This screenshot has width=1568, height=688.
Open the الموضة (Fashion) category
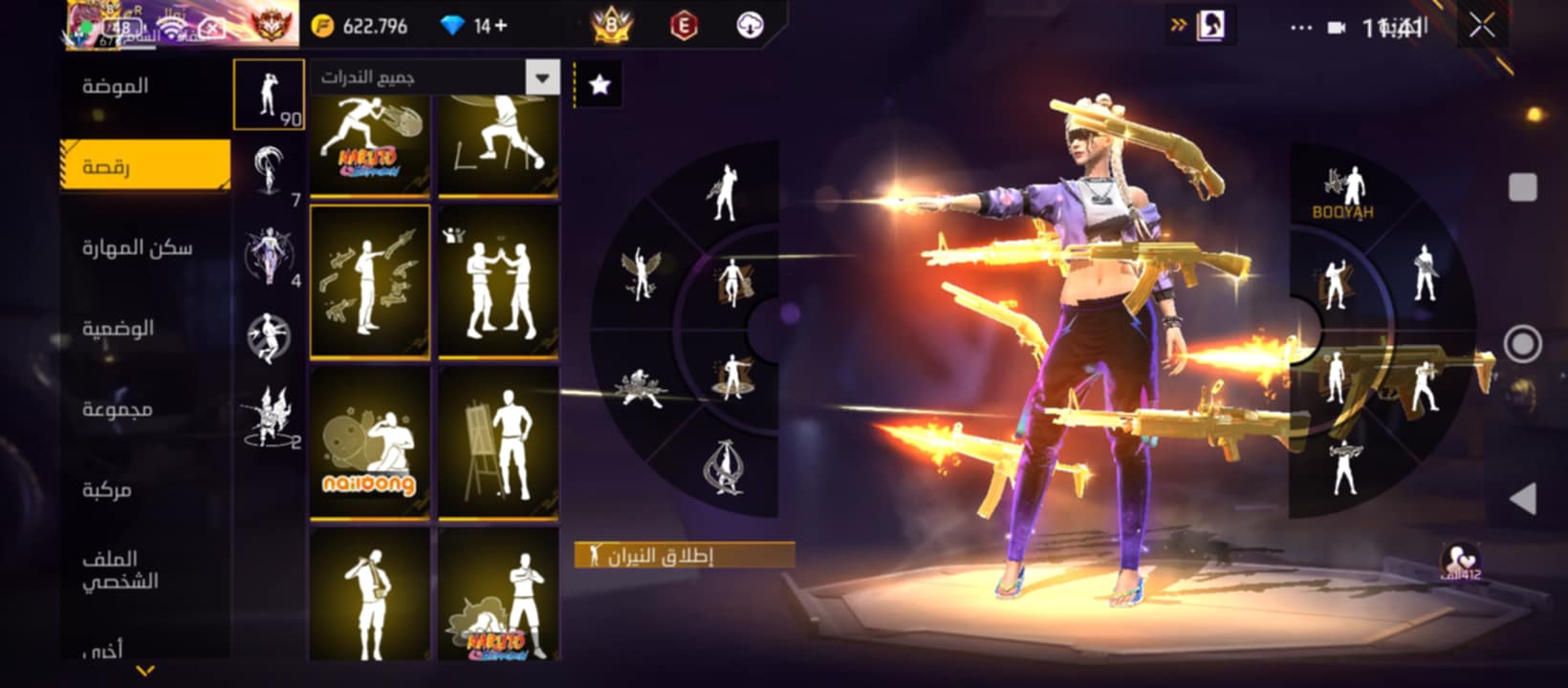coord(115,86)
